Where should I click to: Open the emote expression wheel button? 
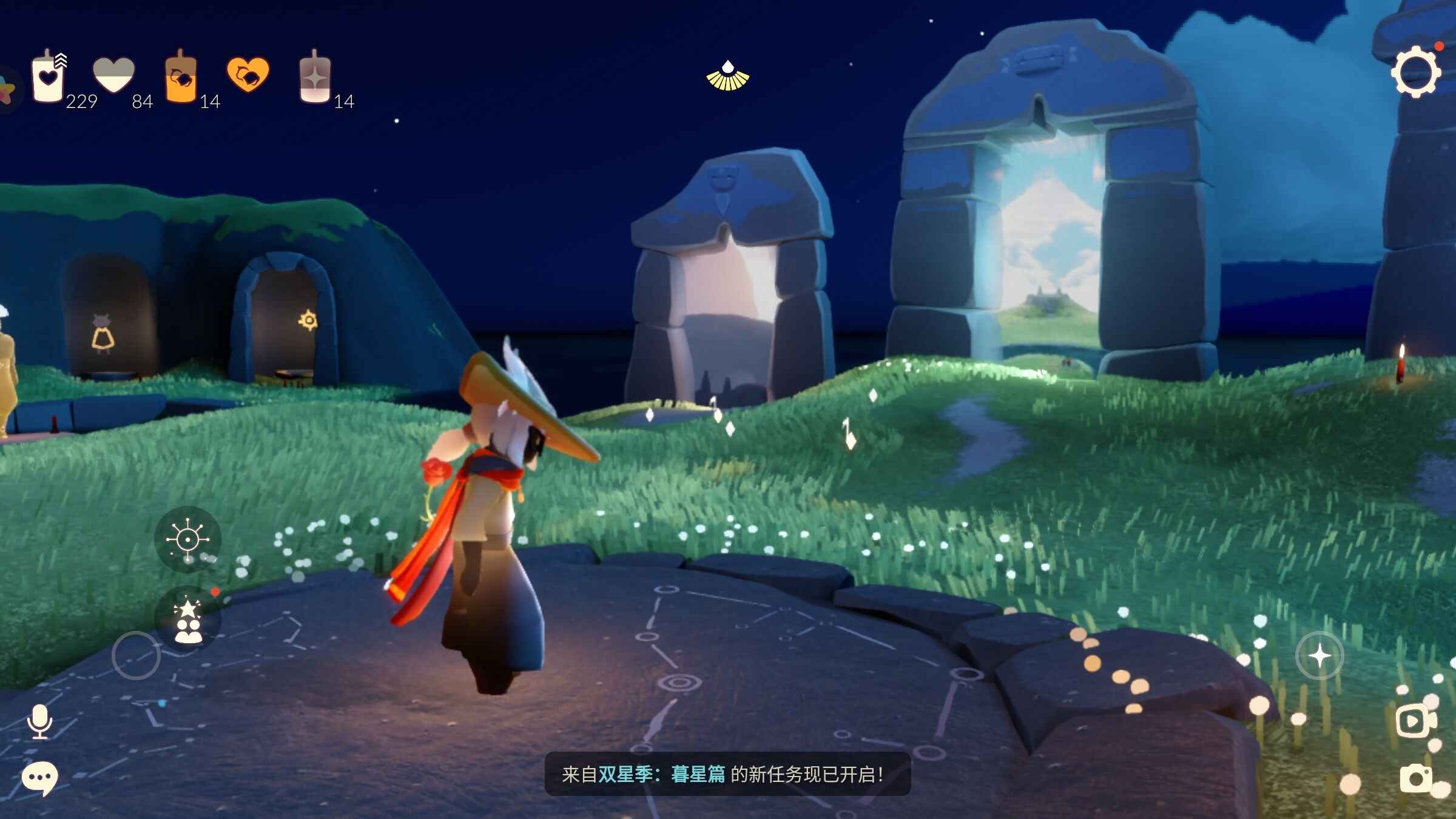click(x=187, y=539)
